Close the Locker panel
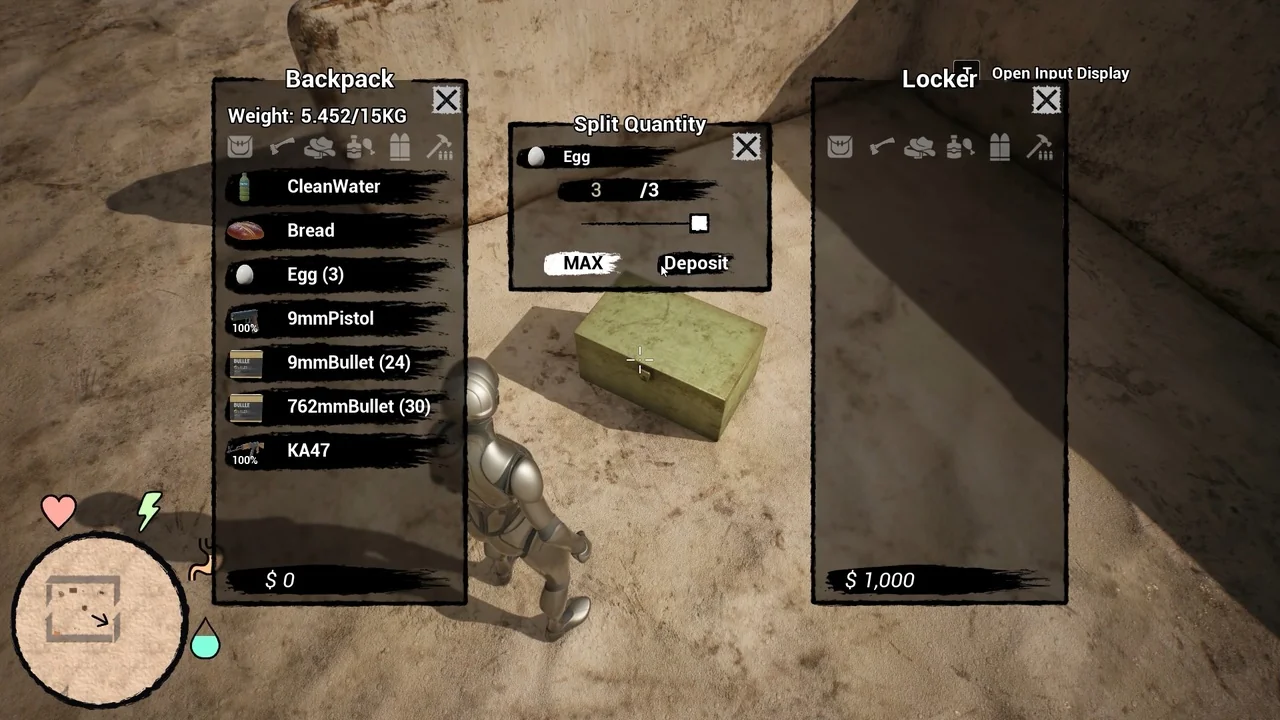The height and width of the screenshot is (720, 1280). coord(1046,100)
